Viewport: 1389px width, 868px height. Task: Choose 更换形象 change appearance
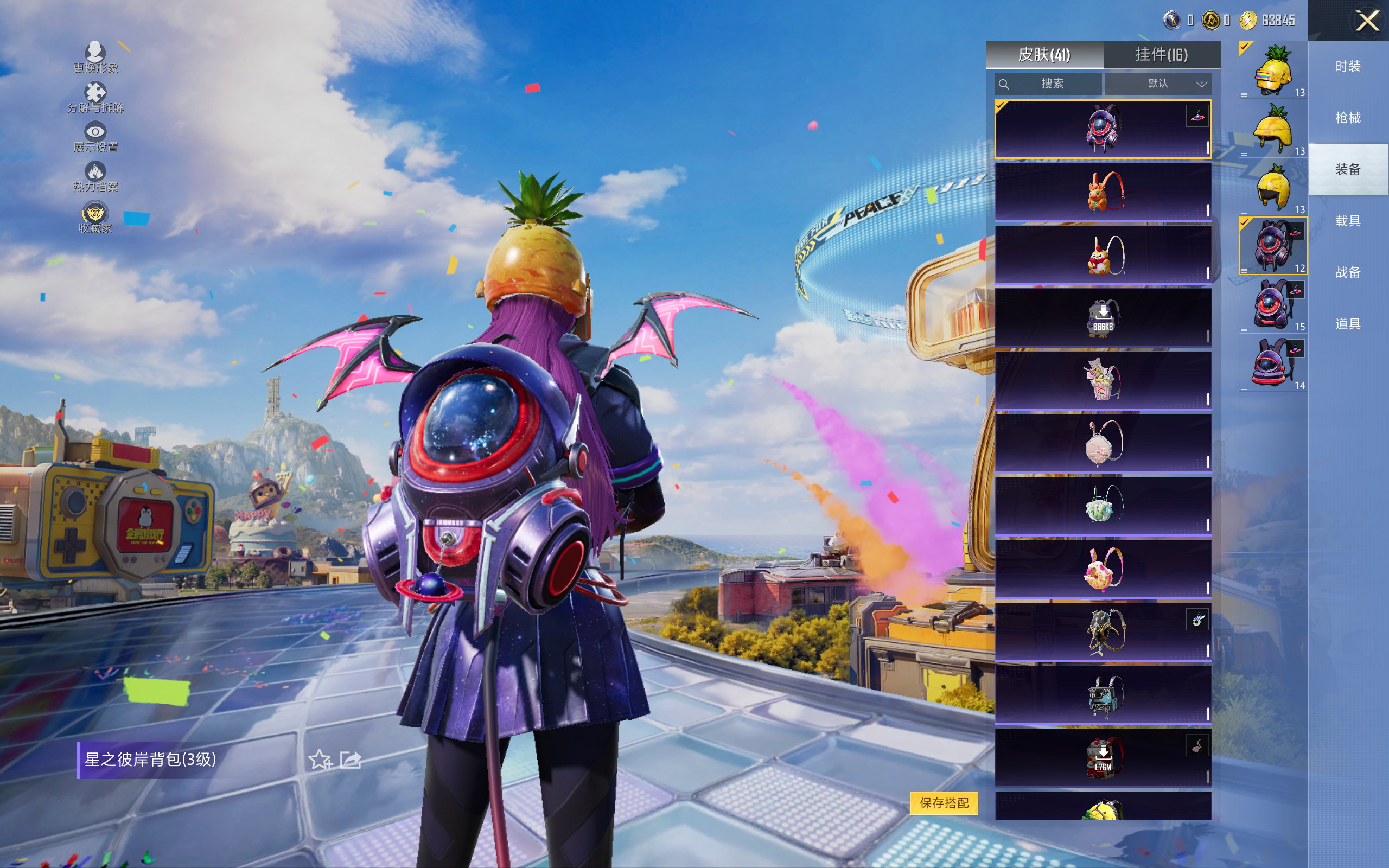(95, 58)
